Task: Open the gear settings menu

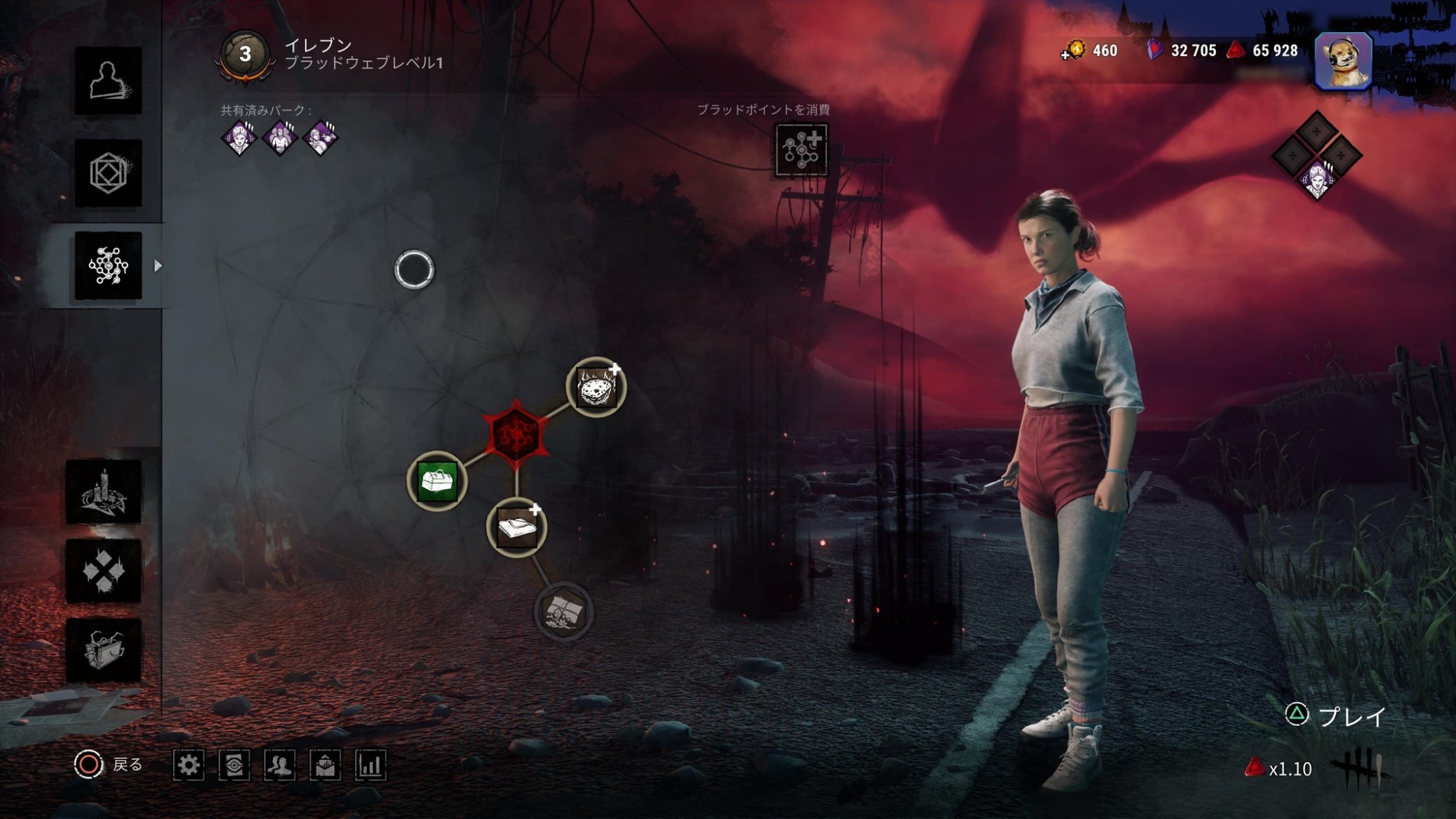Action: [x=189, y=765]
